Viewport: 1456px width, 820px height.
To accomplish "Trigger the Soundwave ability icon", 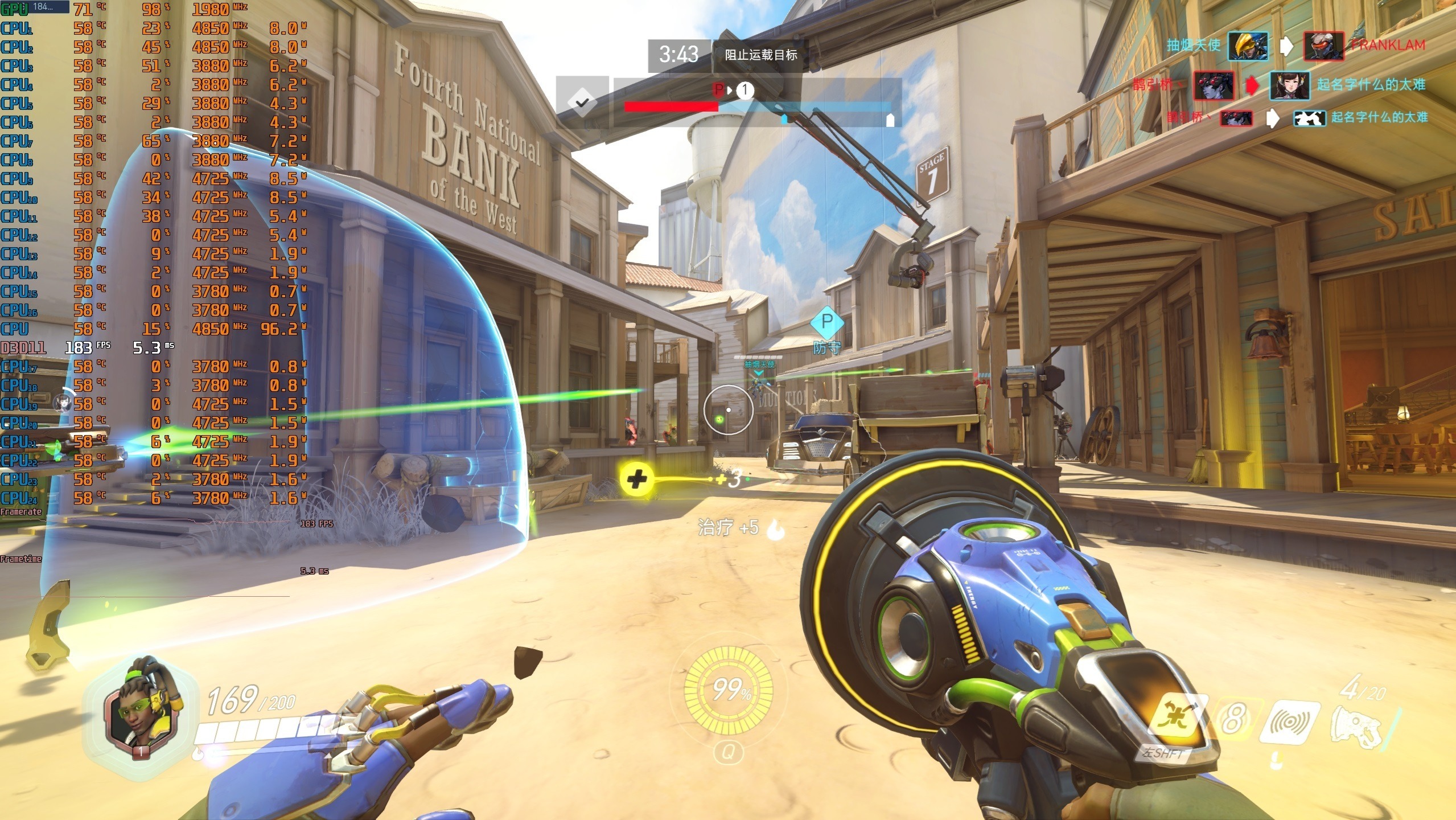I will tap(1289, 722).
